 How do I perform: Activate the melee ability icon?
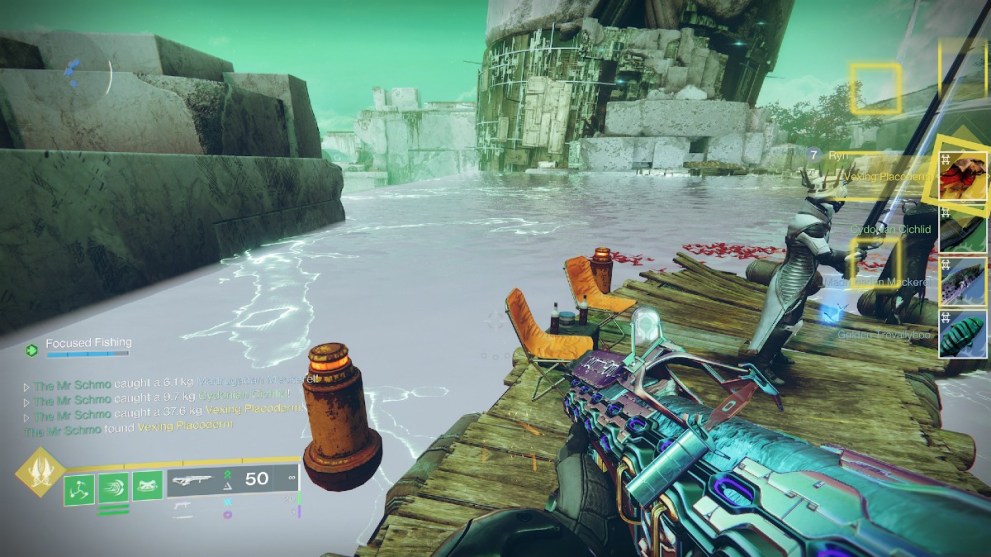[x=113, y=487]
